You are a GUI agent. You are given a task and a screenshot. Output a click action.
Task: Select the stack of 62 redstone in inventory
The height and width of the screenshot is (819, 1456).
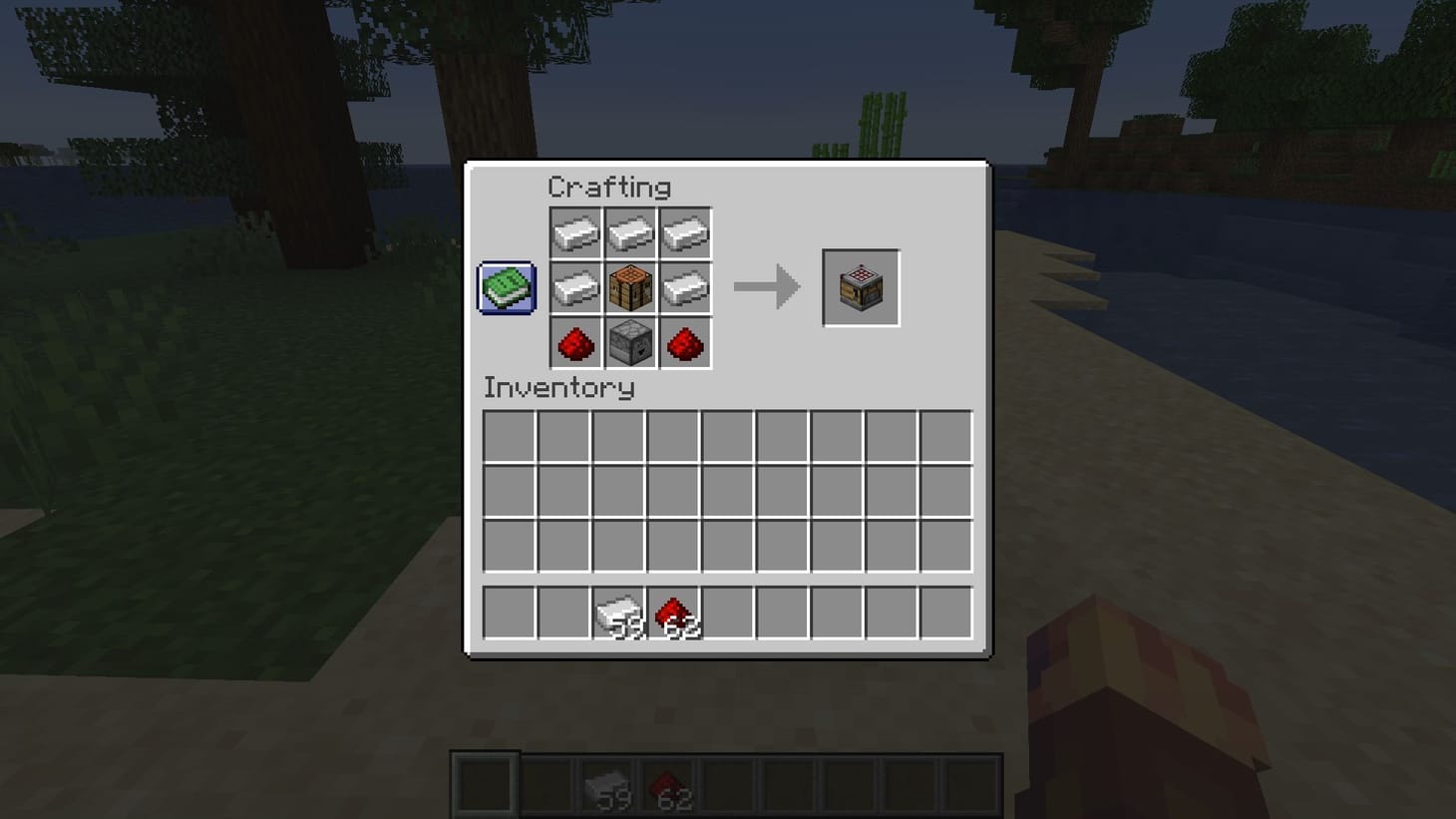click(x=675, y=613)
